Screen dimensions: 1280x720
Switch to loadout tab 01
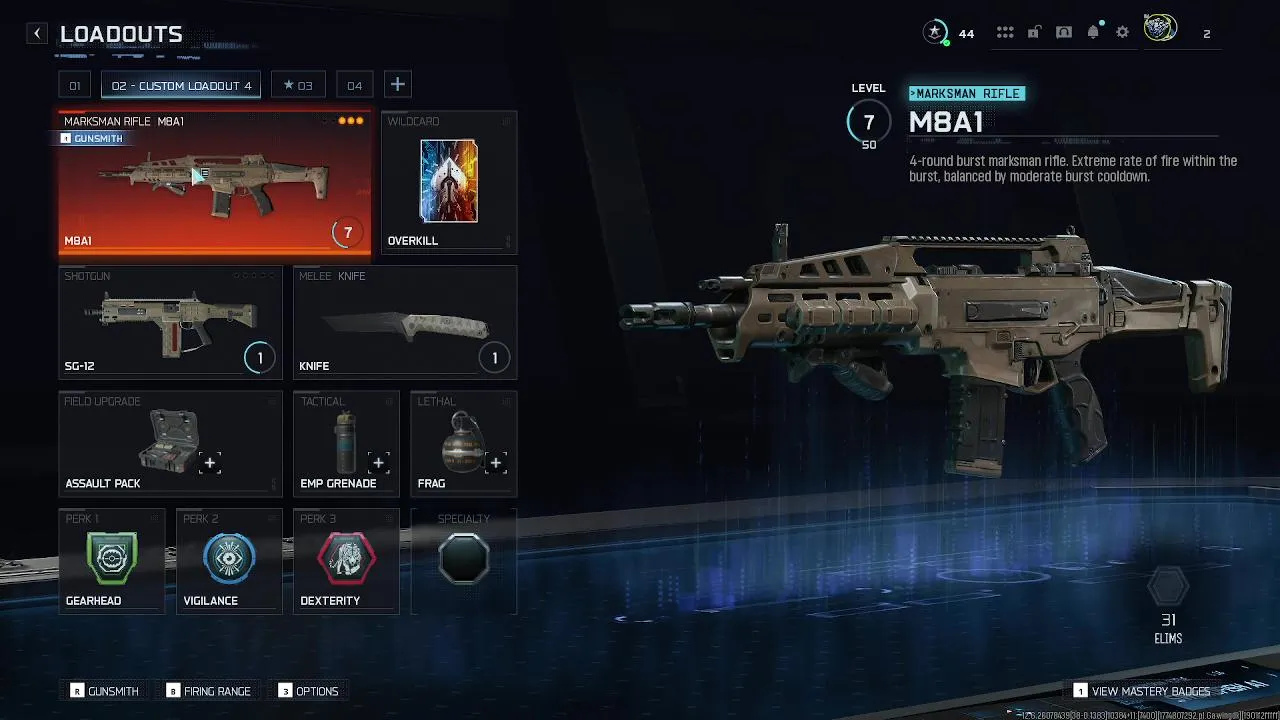point(74,85)
